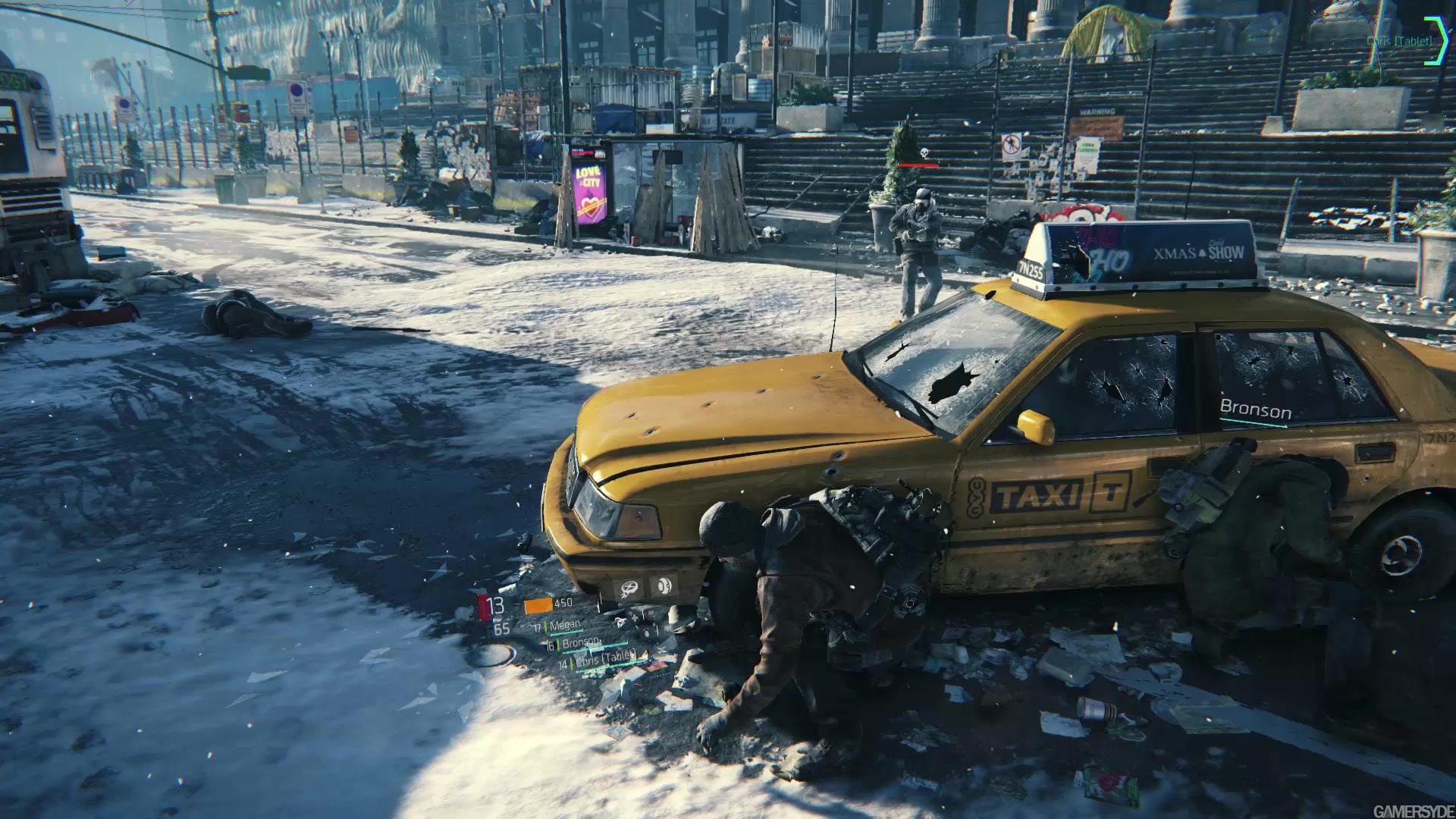Target the enemy skull marker
Viewport: 1456px width, 819px height.
point(923,153)
